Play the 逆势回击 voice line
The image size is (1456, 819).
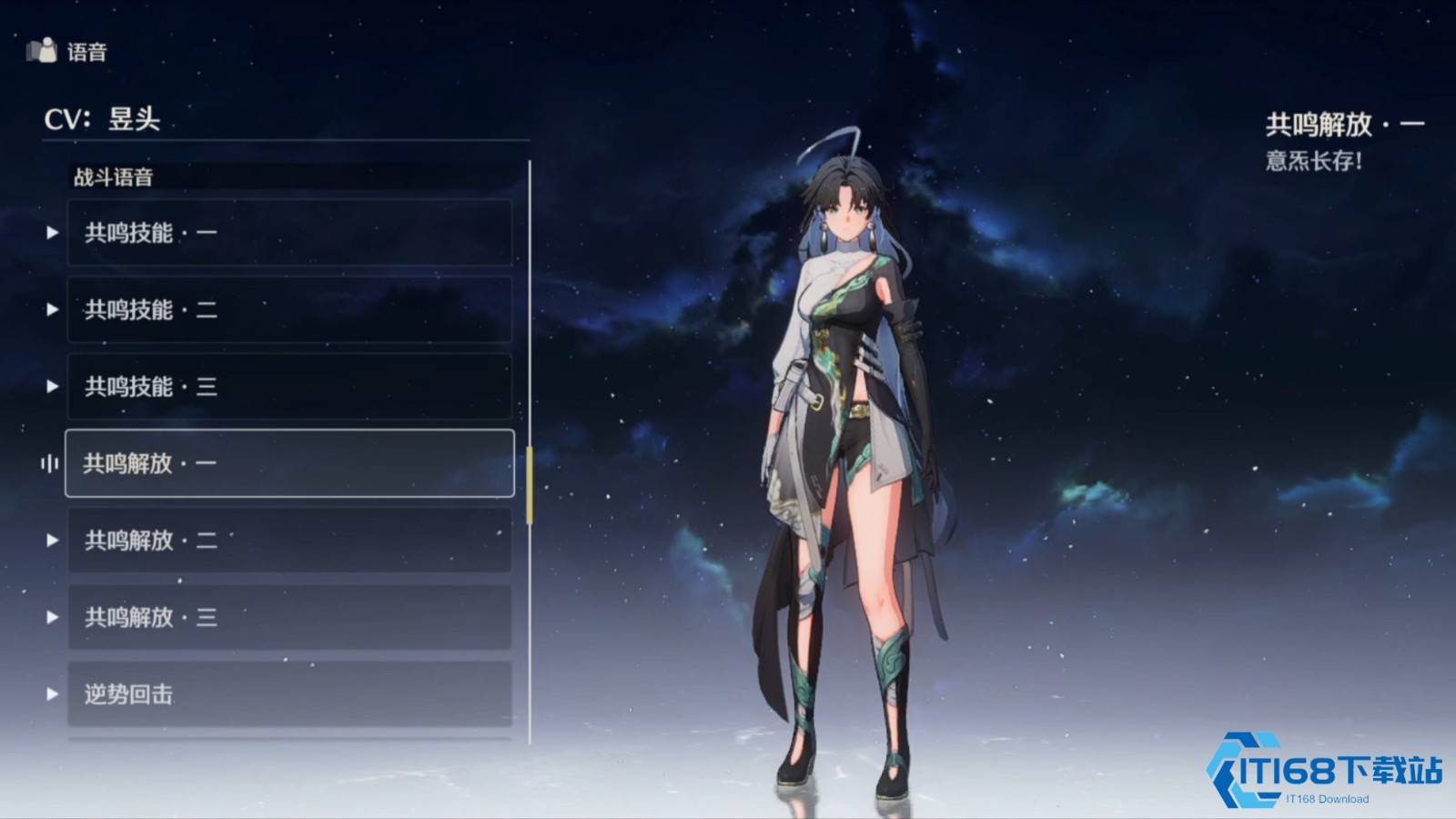point(53,694)
